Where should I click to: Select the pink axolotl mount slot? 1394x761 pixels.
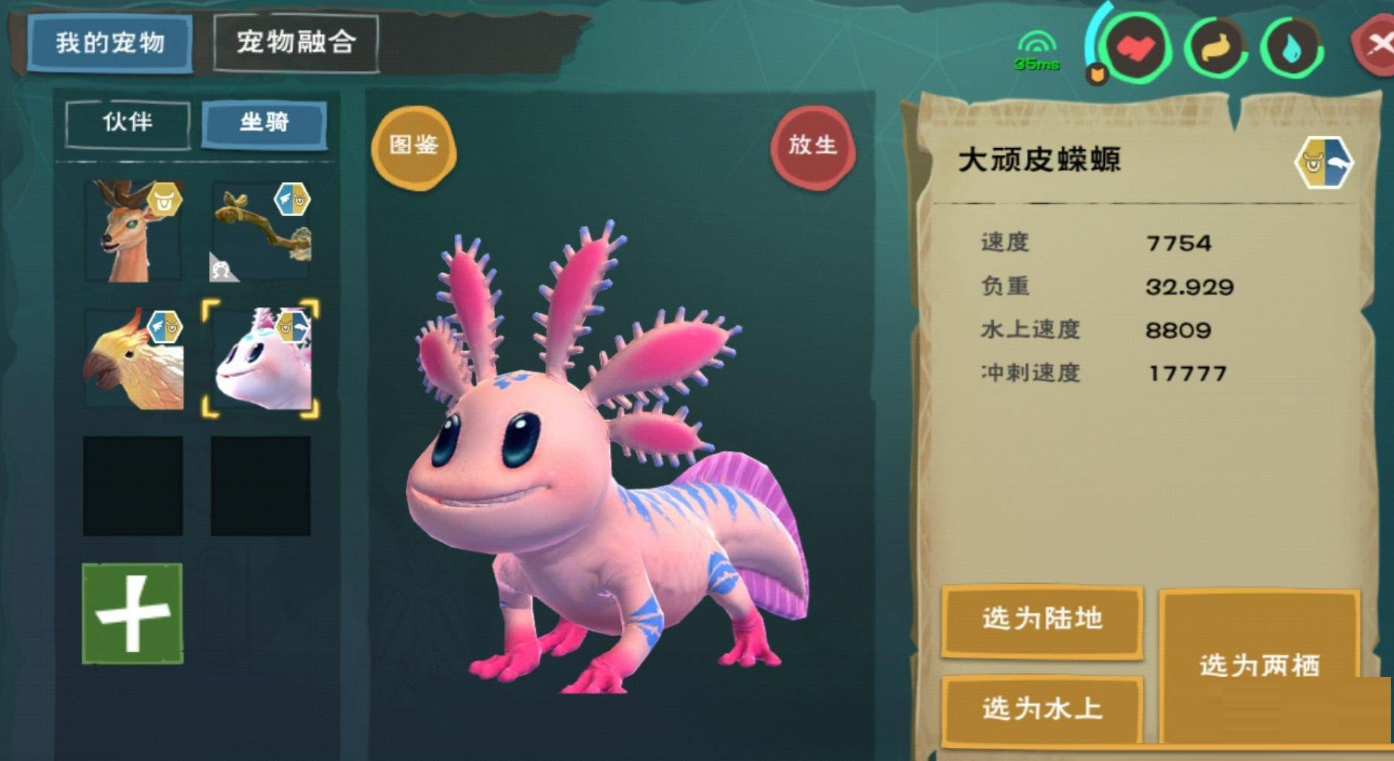pyautogui.click(x=261, y=358)
